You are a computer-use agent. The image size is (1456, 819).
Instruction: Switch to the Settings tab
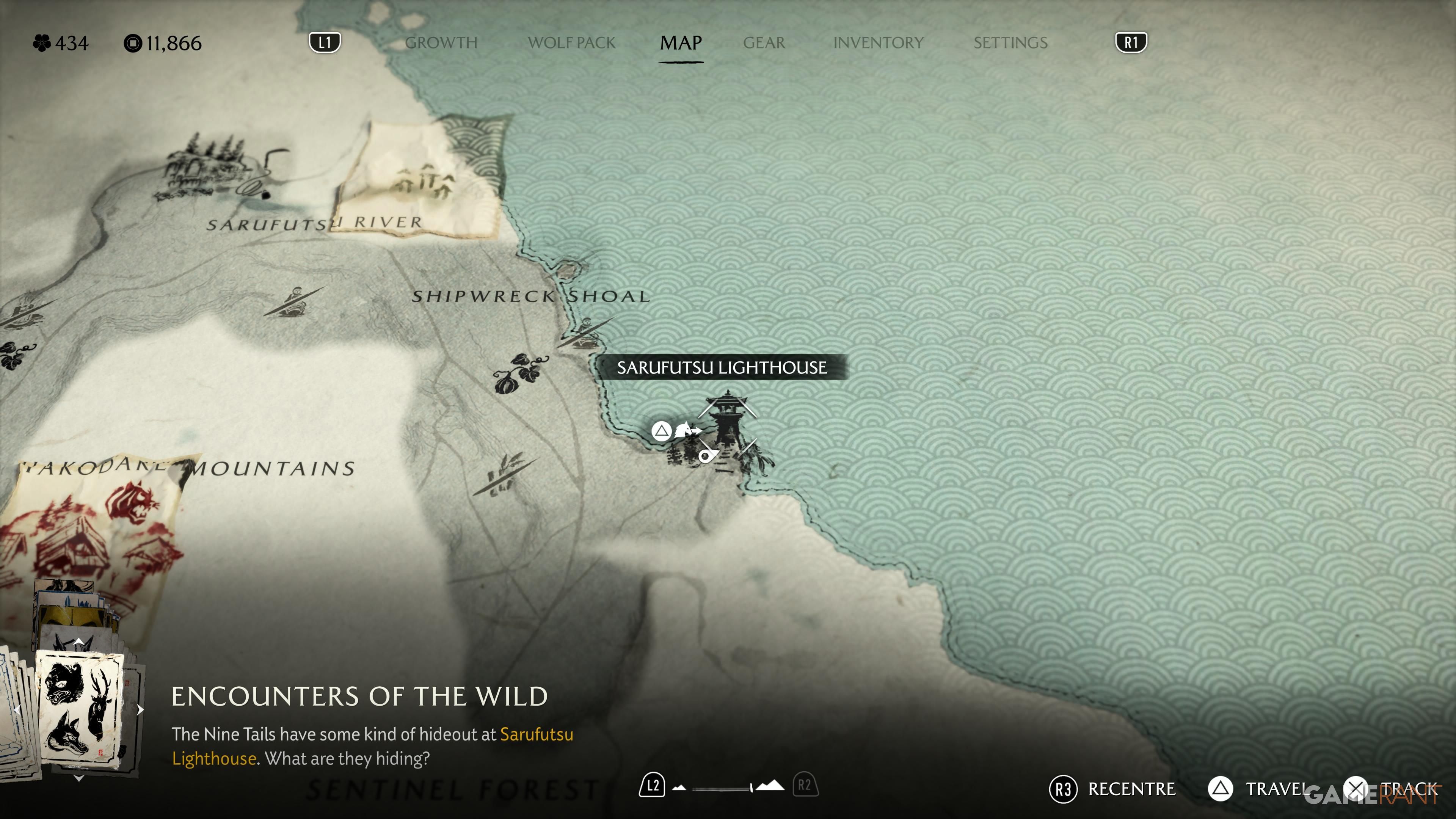[x=1010, y=43]
